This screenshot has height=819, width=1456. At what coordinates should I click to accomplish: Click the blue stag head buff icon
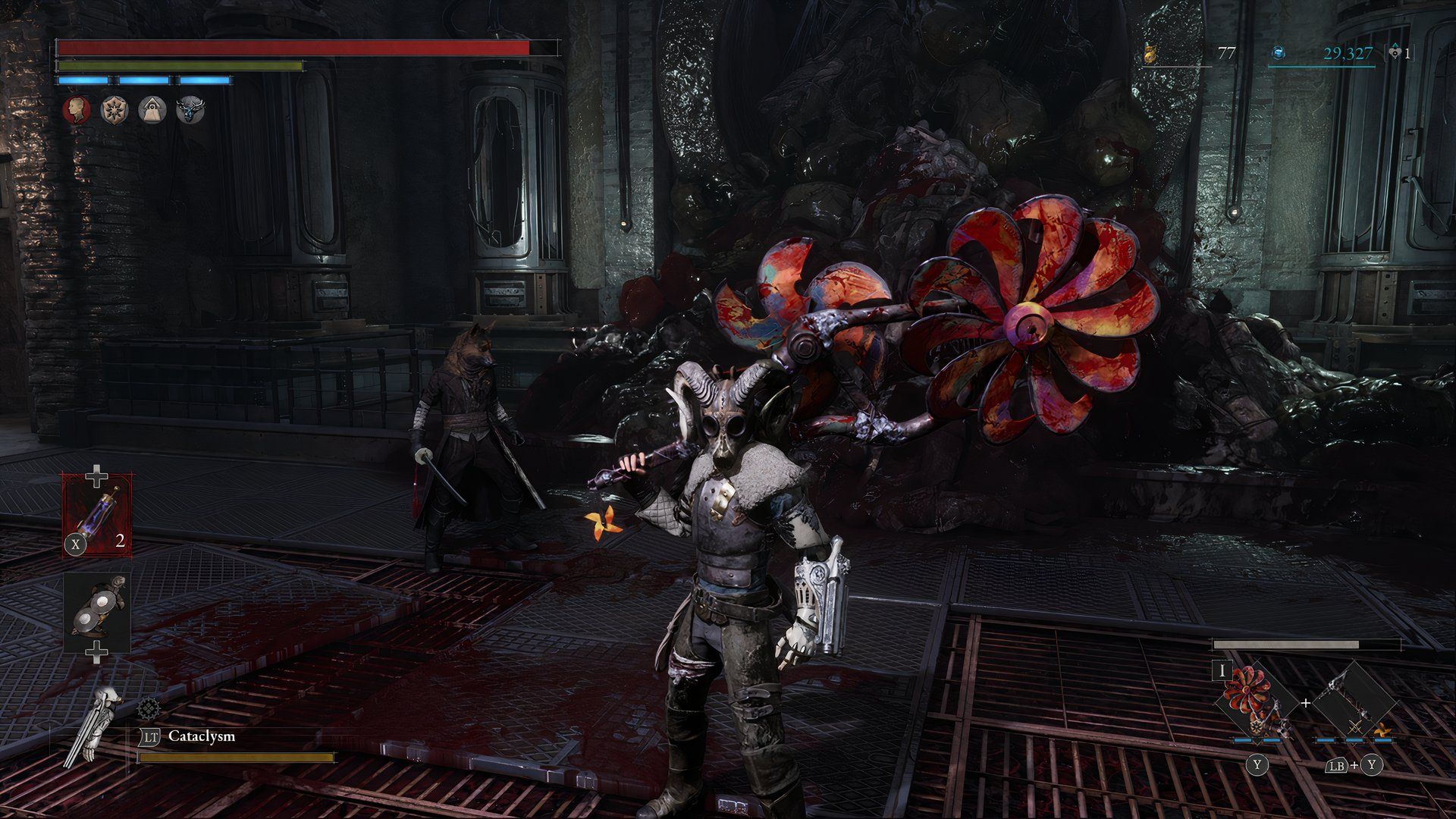[190, 110]
